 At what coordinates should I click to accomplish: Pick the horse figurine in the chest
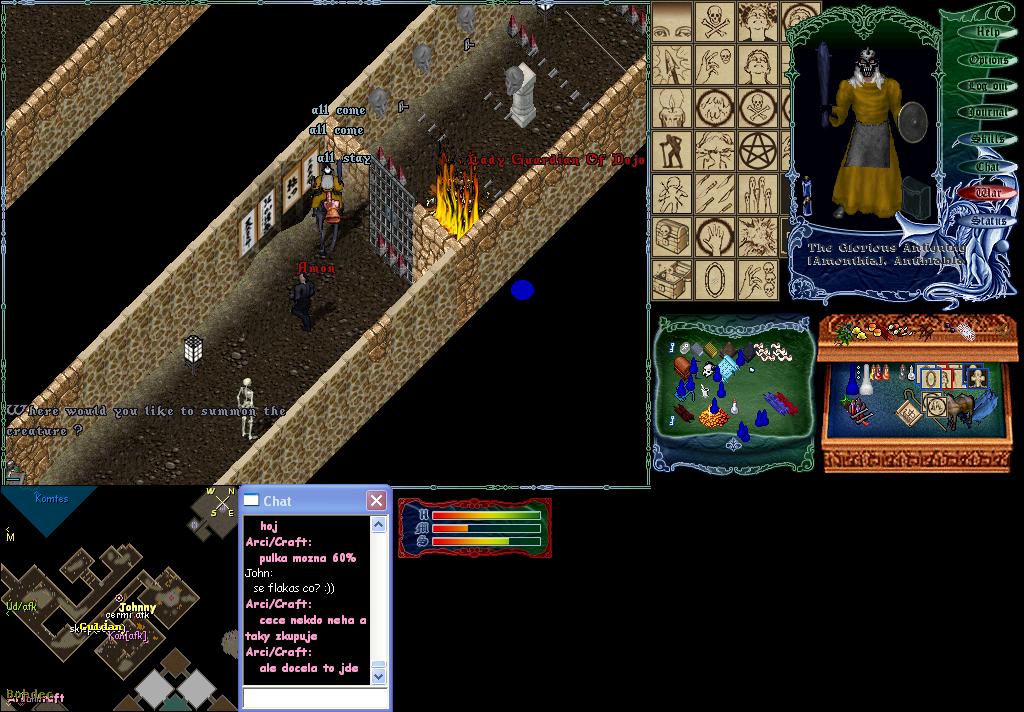pos(962,408)
